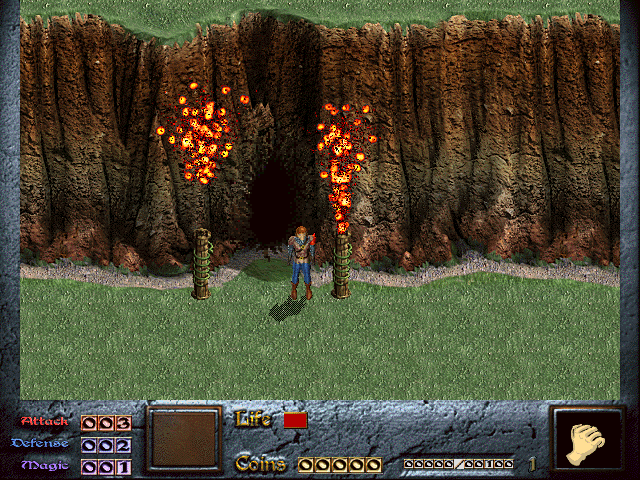Select the open hand action icon
This screenshot has height=480, width=640.
(x=588, y=441)
